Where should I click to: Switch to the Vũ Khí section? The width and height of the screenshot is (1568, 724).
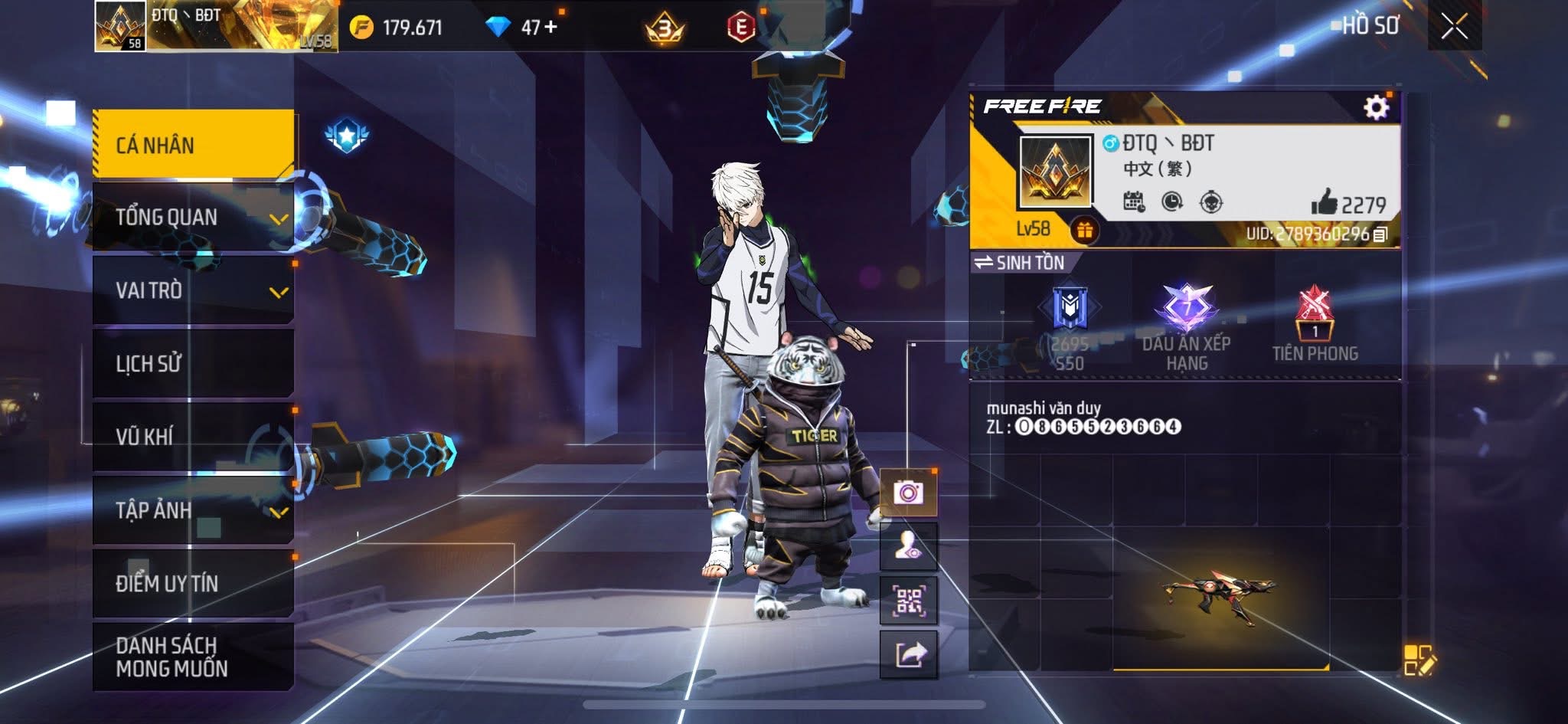193,436
